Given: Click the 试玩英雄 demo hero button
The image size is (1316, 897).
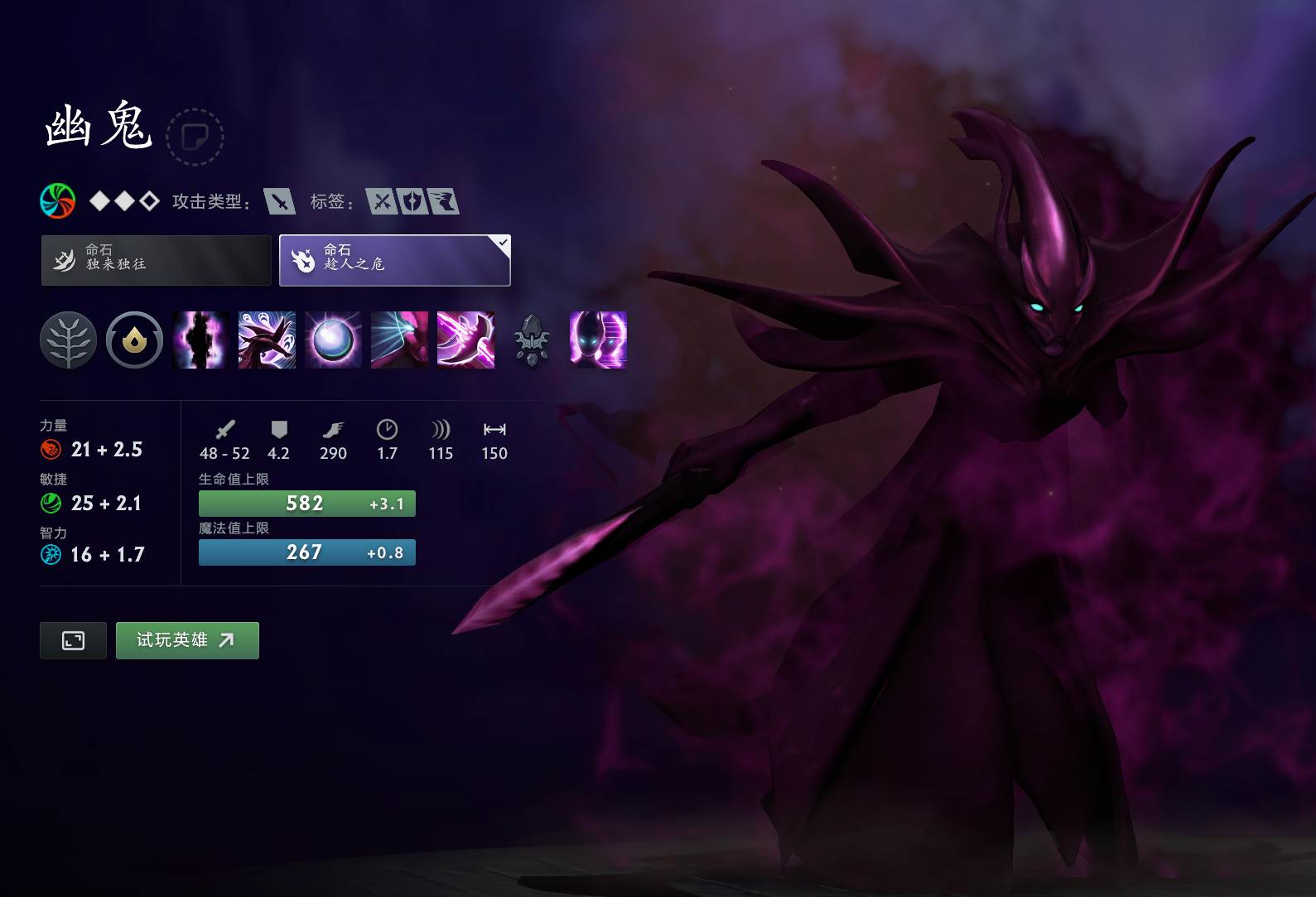Looking at the screenshot, I should (187, 640).
